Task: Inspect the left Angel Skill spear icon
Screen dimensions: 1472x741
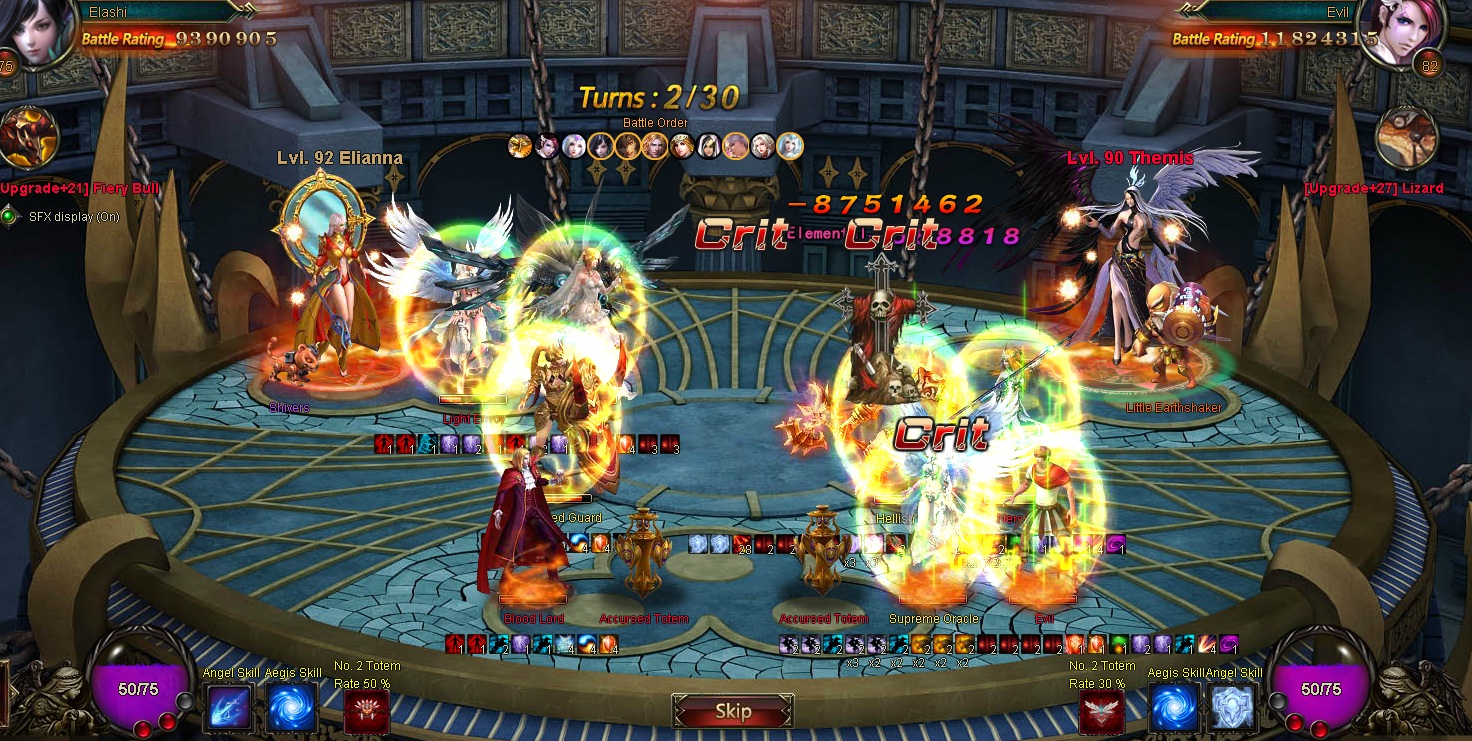Action: pyautogui.click(x=229, y=709)
